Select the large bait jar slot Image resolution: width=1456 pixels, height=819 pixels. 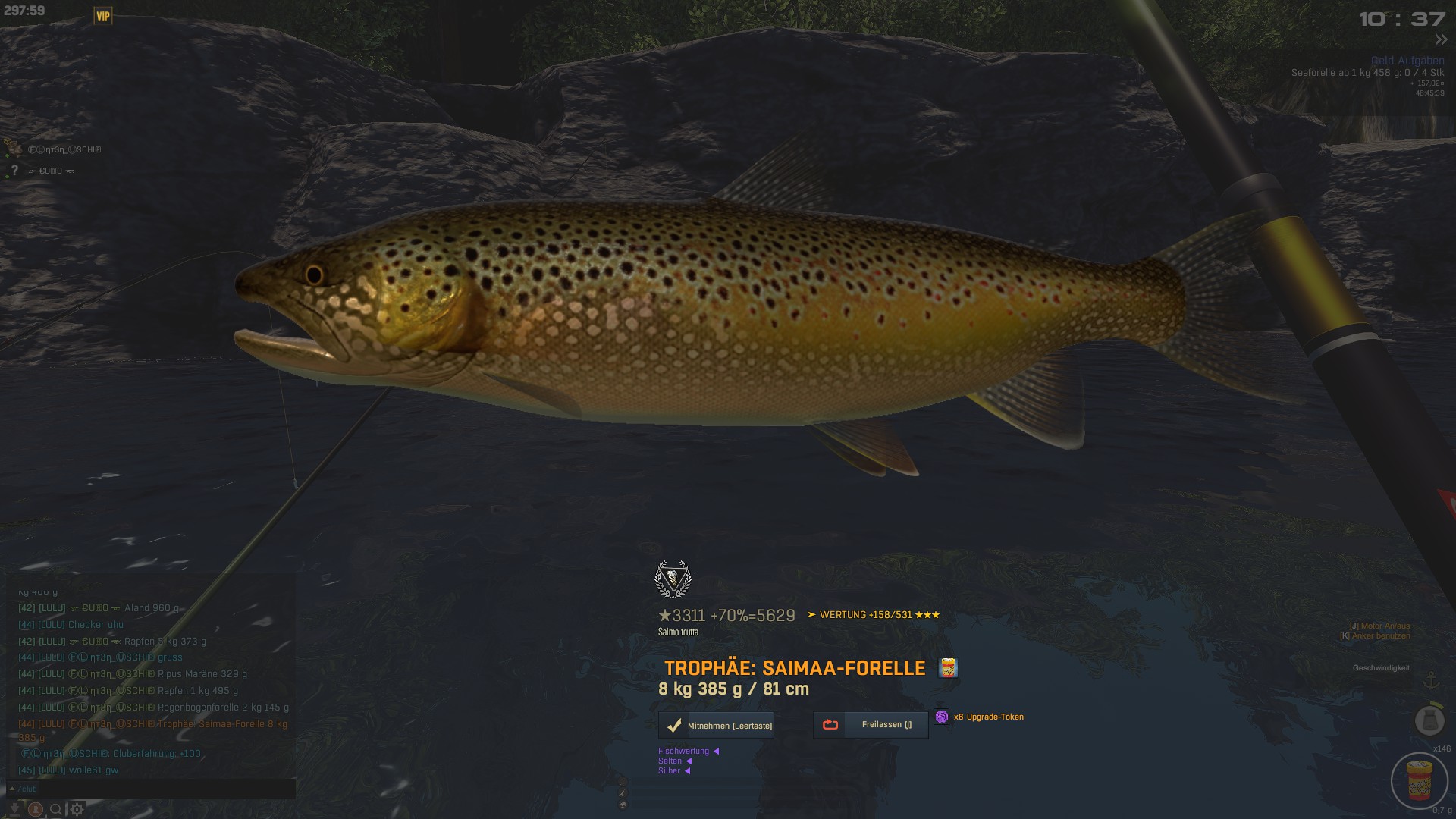(1420, 780)
